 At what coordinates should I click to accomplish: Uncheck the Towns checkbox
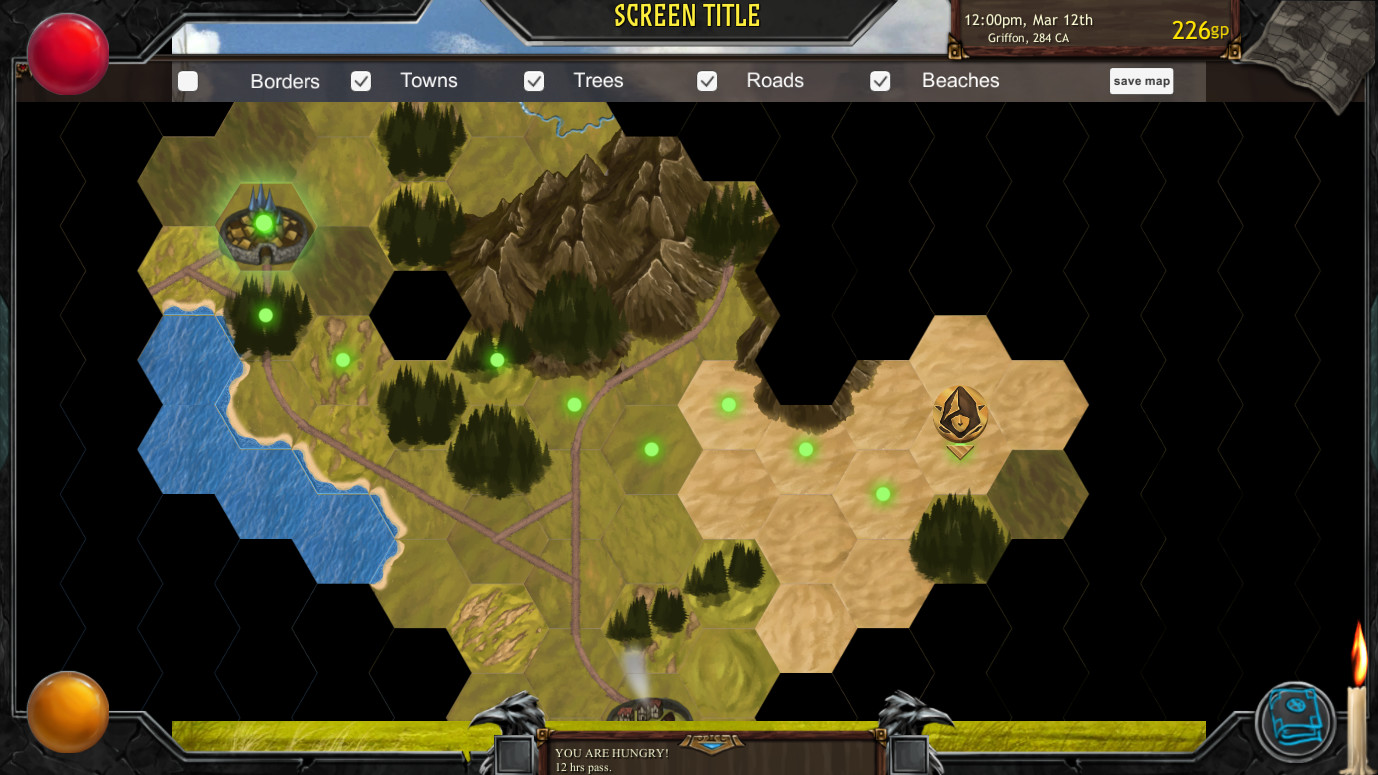point(361,81)
